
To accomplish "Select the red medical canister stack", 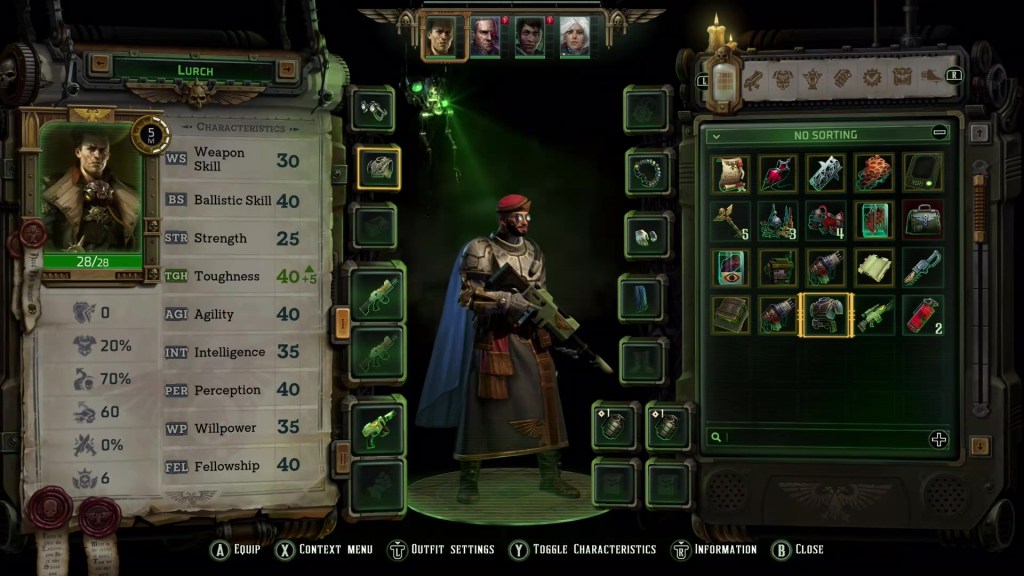I will (x=923, y=315).
